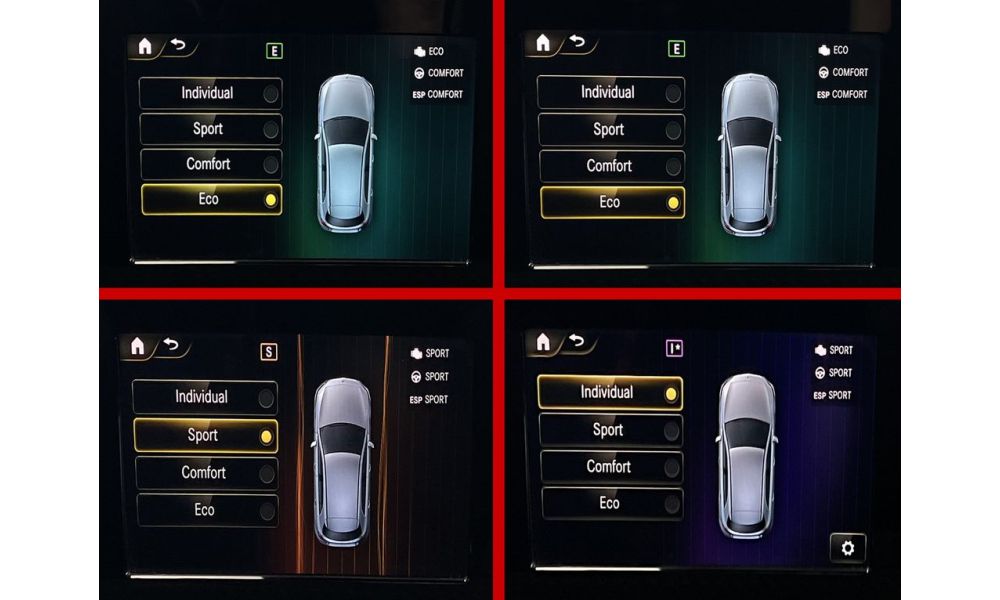The width and height of the screenshot is (1000, 600).
Task: Tap the home icon on the orange Sport-mode screen
Action: pyautogui.click(x=137, y=347)
